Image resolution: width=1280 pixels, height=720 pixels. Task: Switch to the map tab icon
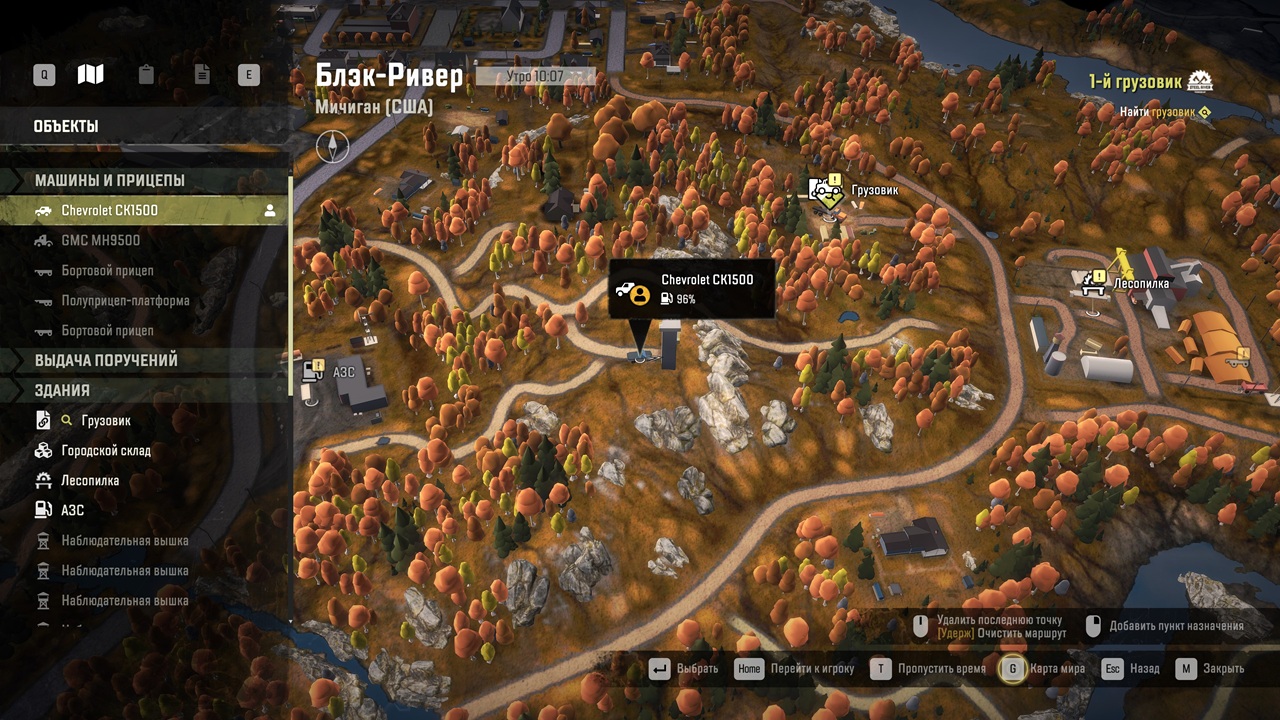coord(91,75)
